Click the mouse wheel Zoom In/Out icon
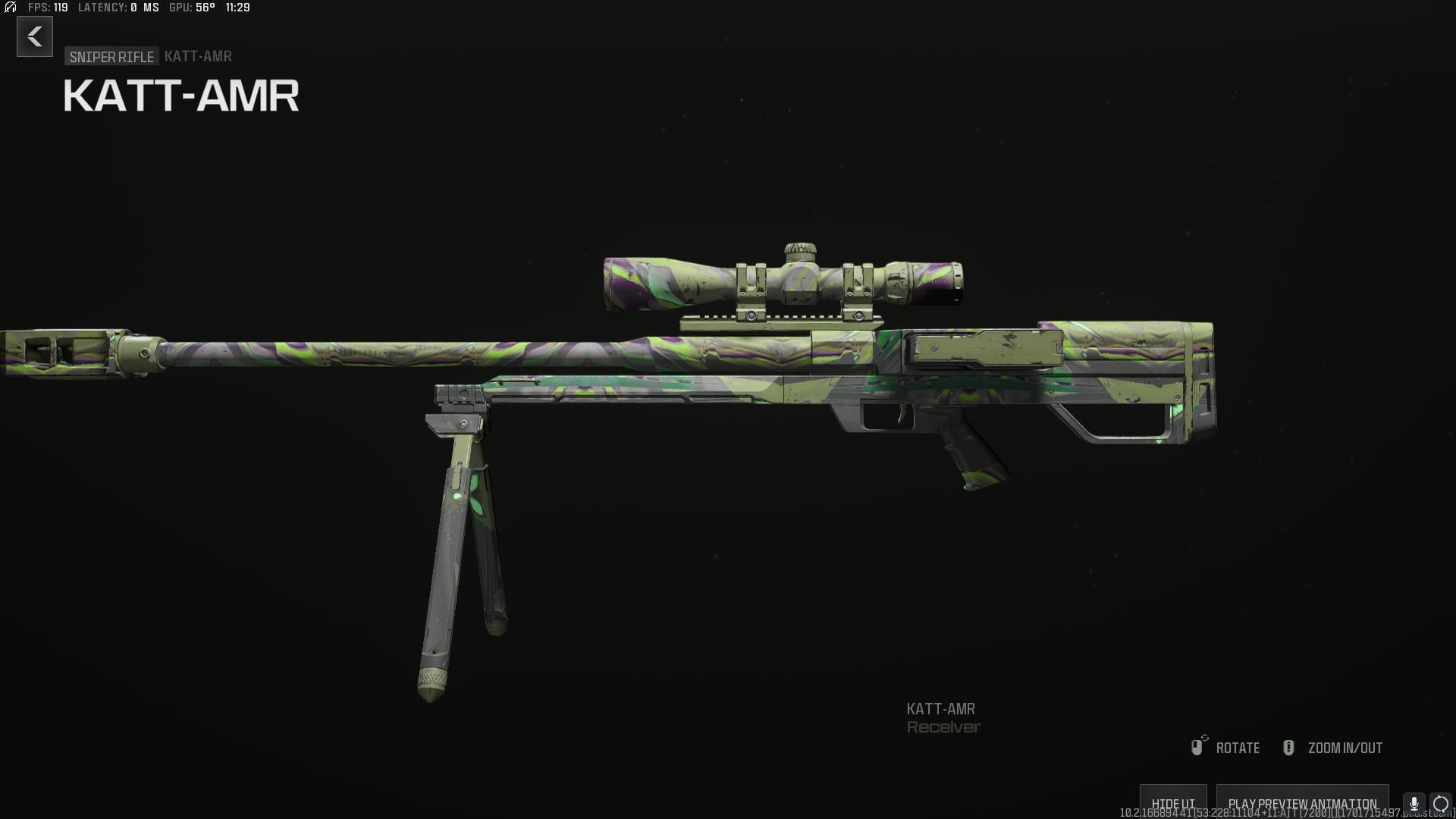 [x=1288, y=747]
